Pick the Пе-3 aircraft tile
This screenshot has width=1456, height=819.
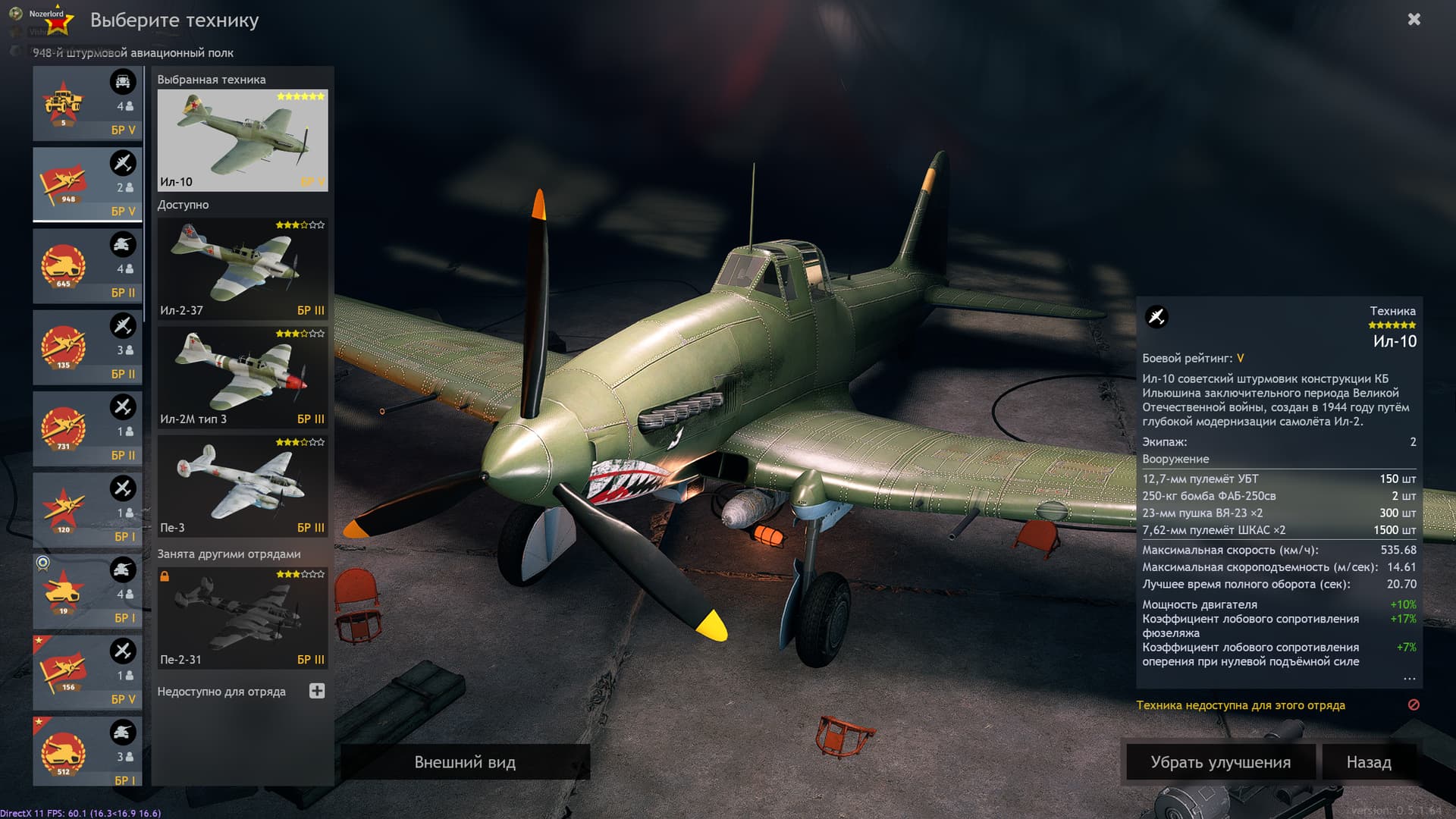point(242,485)
